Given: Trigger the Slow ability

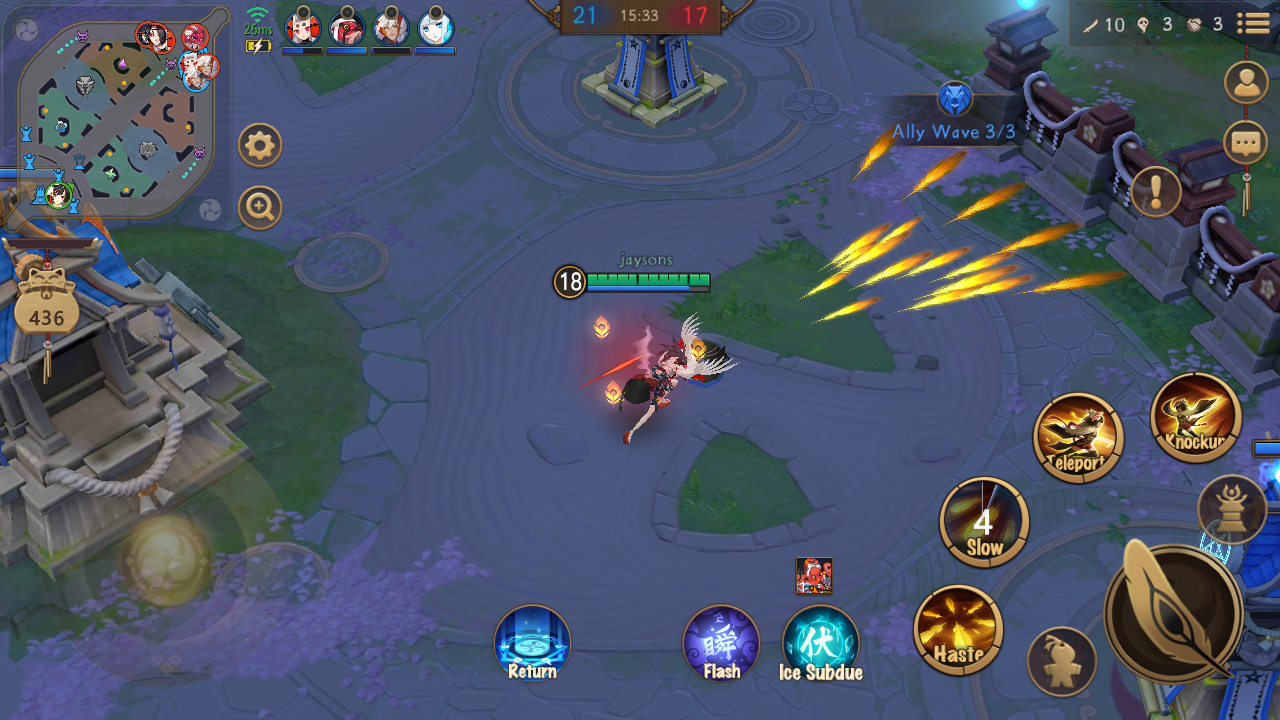Looking at the screenshot, I should (x=984, y=522).
